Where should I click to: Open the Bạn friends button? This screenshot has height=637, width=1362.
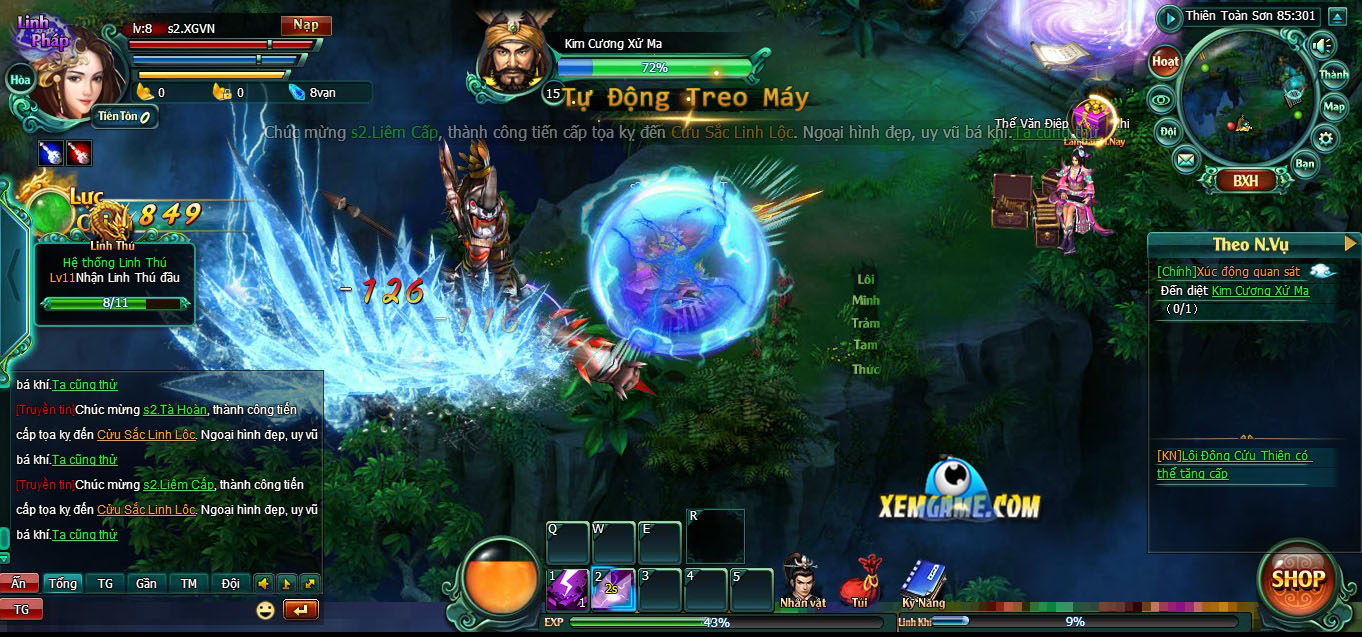click(1305, 163)
